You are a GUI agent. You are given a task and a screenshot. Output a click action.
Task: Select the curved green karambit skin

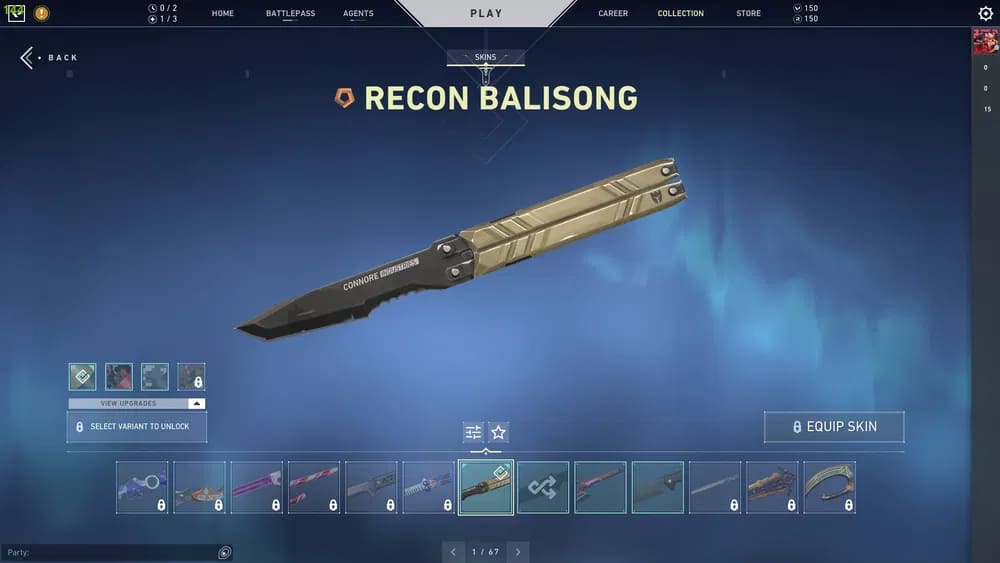point(829,487)
